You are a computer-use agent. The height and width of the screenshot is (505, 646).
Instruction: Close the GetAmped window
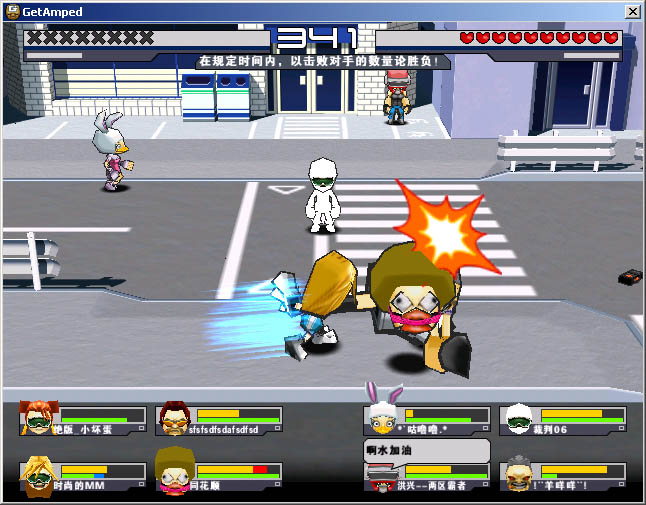tap(633, 12)
